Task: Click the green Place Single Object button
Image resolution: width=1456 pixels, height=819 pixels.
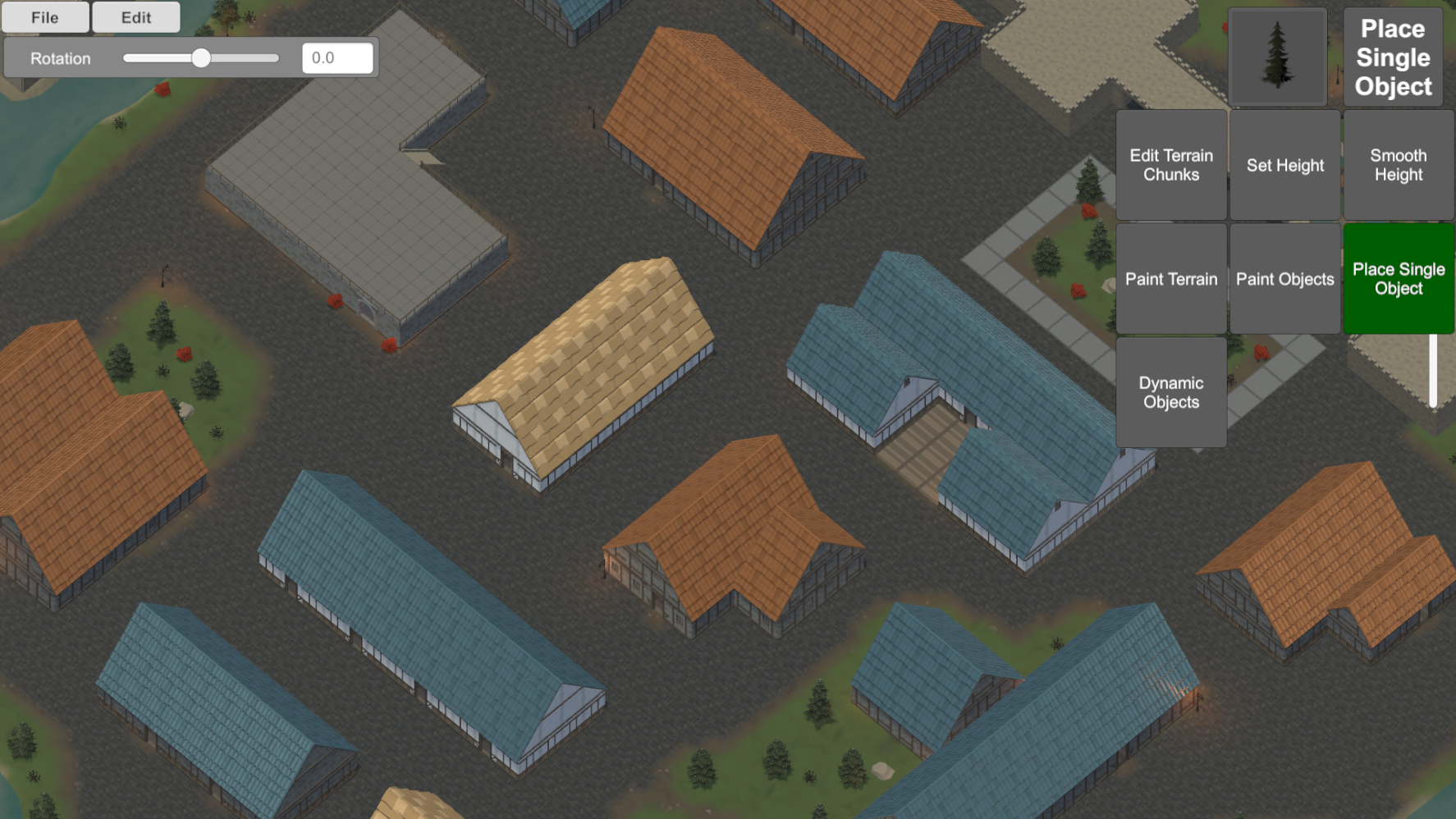Action: pyautogui.click(x=1399, y=279)
